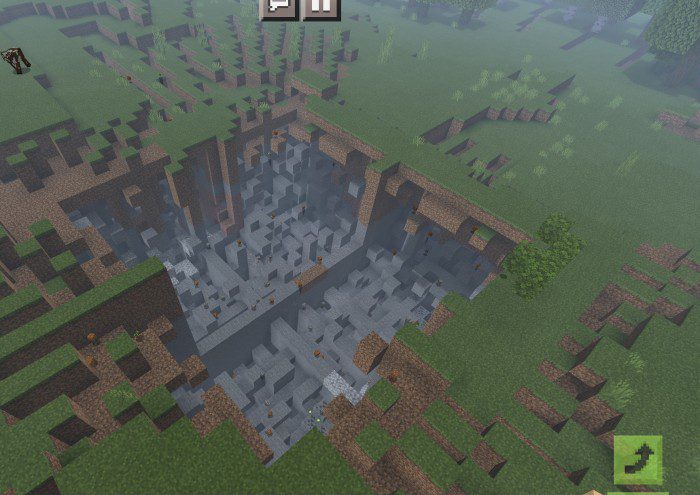Viewport: 700px width, 495px height.
Task: Tap the jump arrow button
Action: [x=638, y=460]
